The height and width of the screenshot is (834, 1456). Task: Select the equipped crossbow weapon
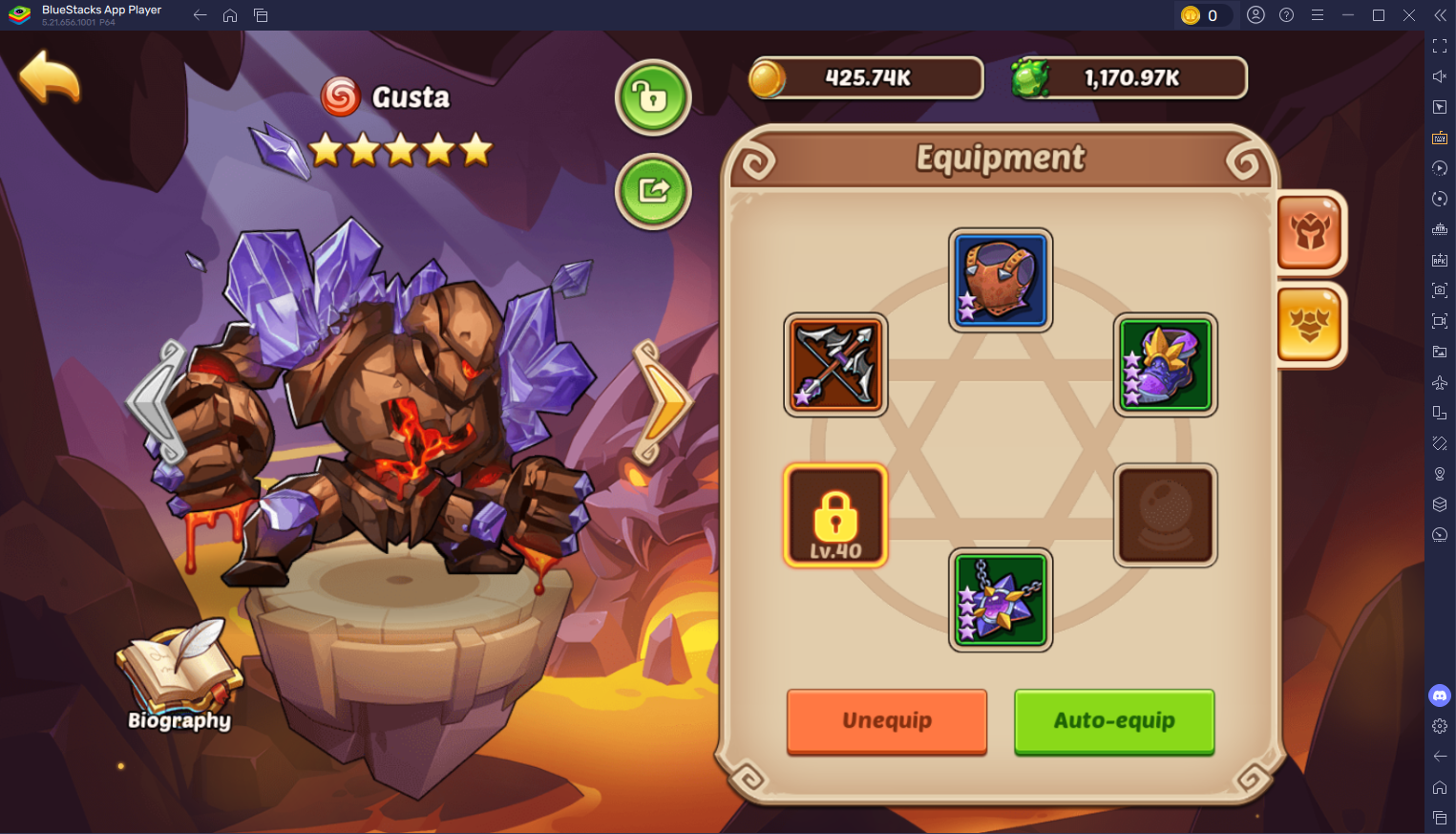(834, 365)
